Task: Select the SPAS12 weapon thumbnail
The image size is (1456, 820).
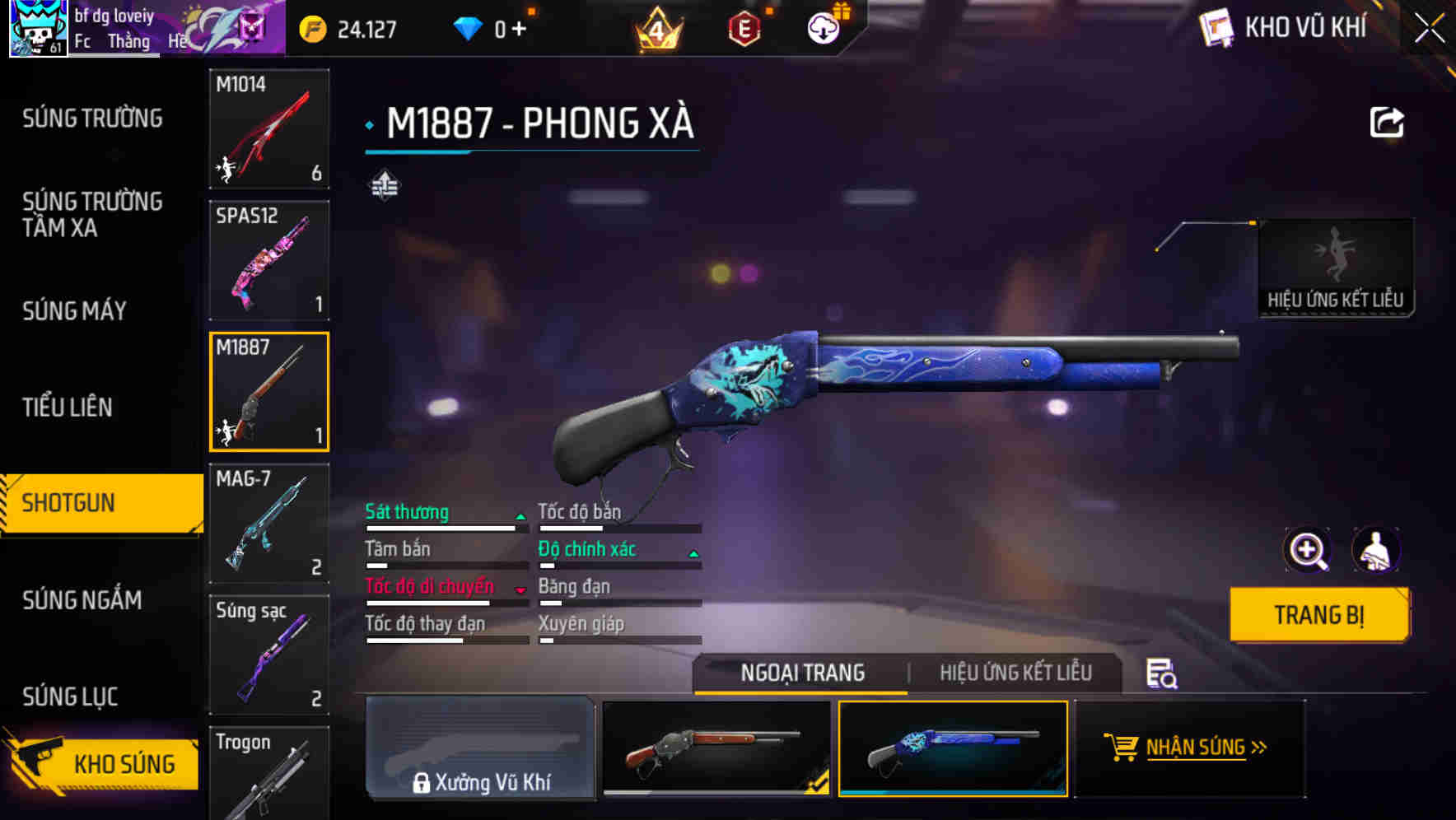Action: 268,259
